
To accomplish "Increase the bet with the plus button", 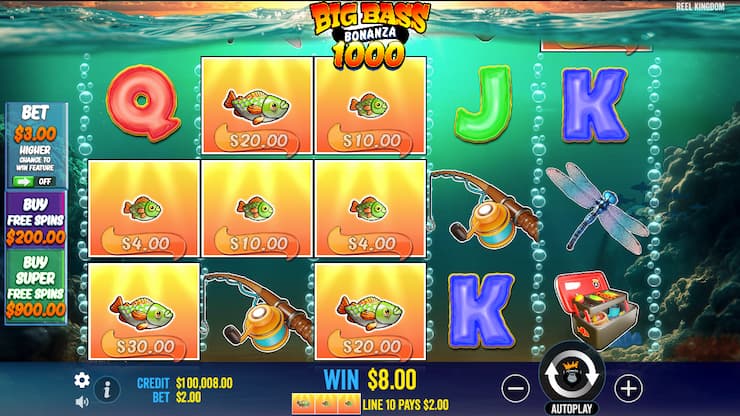I will [x=628, y=387].
